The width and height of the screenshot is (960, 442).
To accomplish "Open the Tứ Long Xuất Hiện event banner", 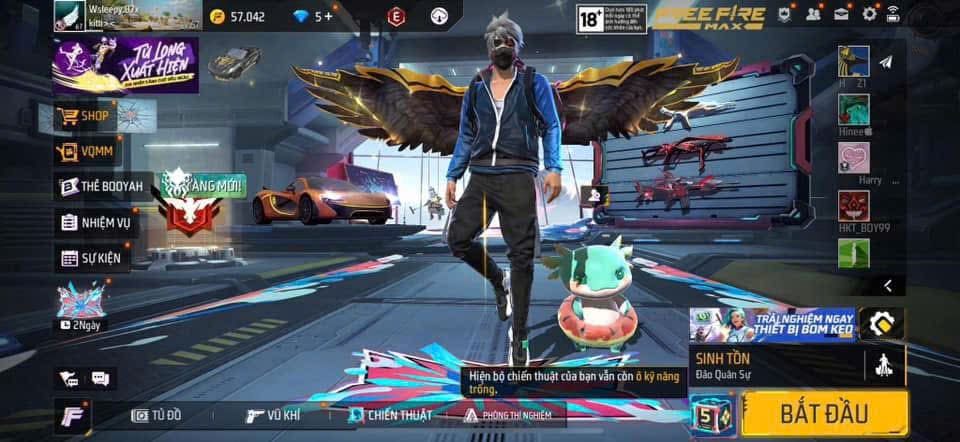I will coord(125,65).
